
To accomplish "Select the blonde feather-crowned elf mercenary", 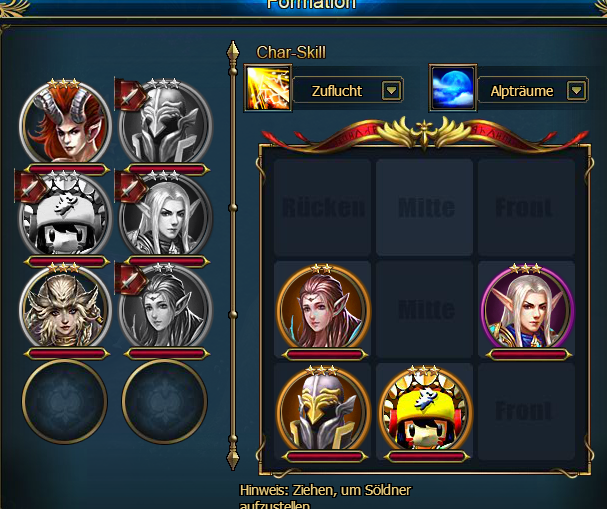I will [x=66, y=308].
